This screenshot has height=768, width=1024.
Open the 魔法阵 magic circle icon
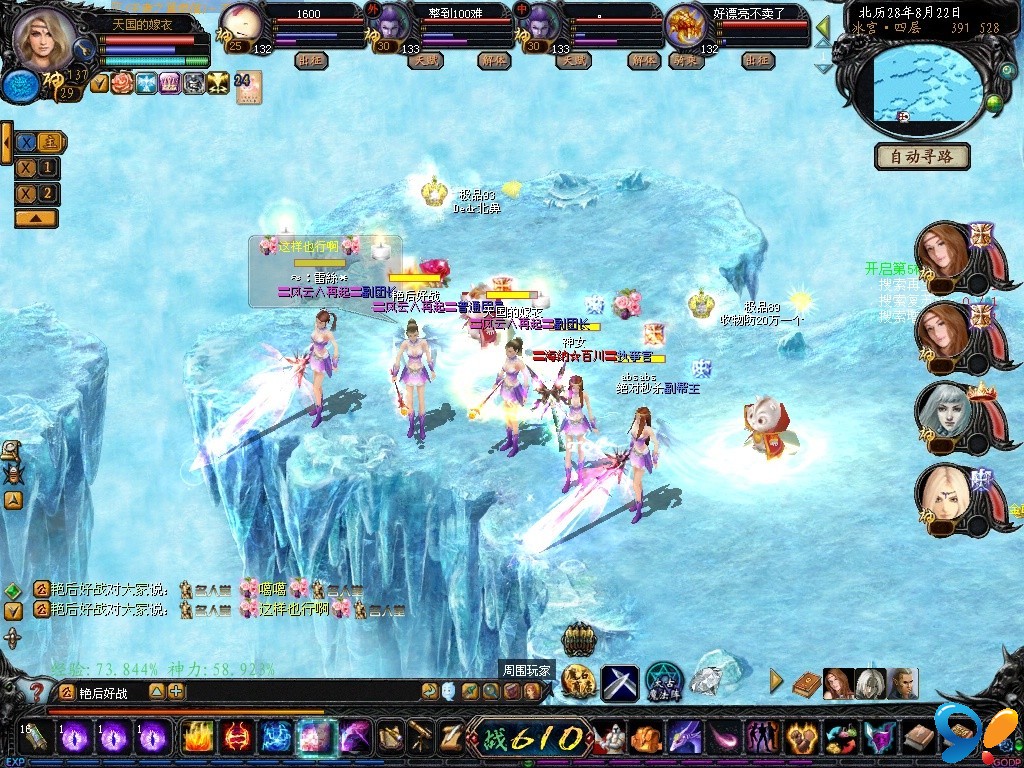click(663, 682)
